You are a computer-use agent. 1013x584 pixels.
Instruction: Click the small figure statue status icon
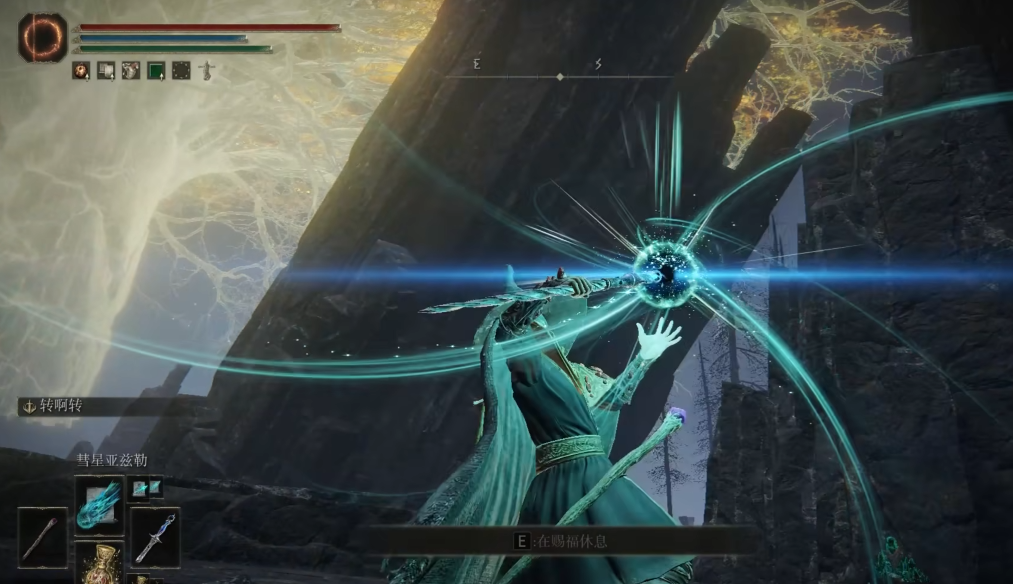(207, 70)
